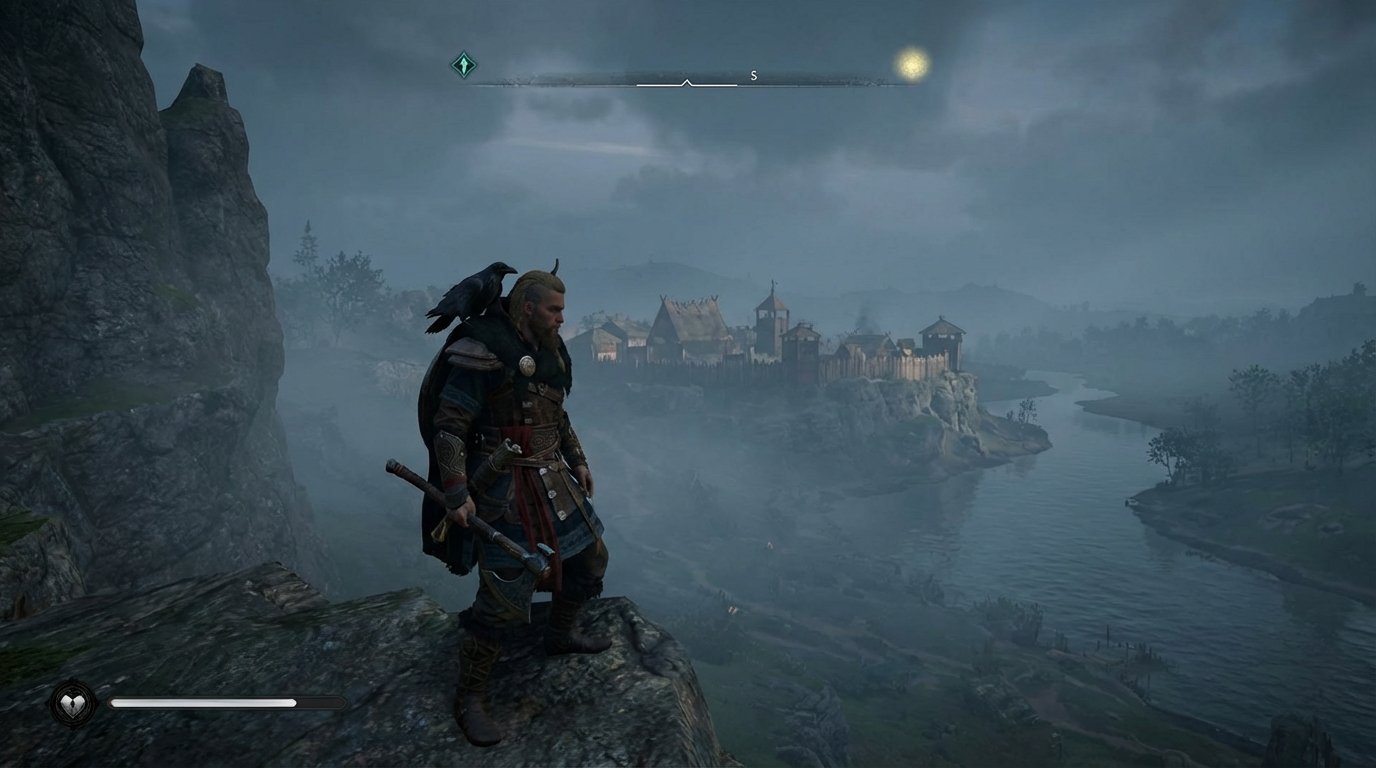Click the horn on Eivor's hood
Viewport: 1376px width, 768px height.
tap(558, 267)
